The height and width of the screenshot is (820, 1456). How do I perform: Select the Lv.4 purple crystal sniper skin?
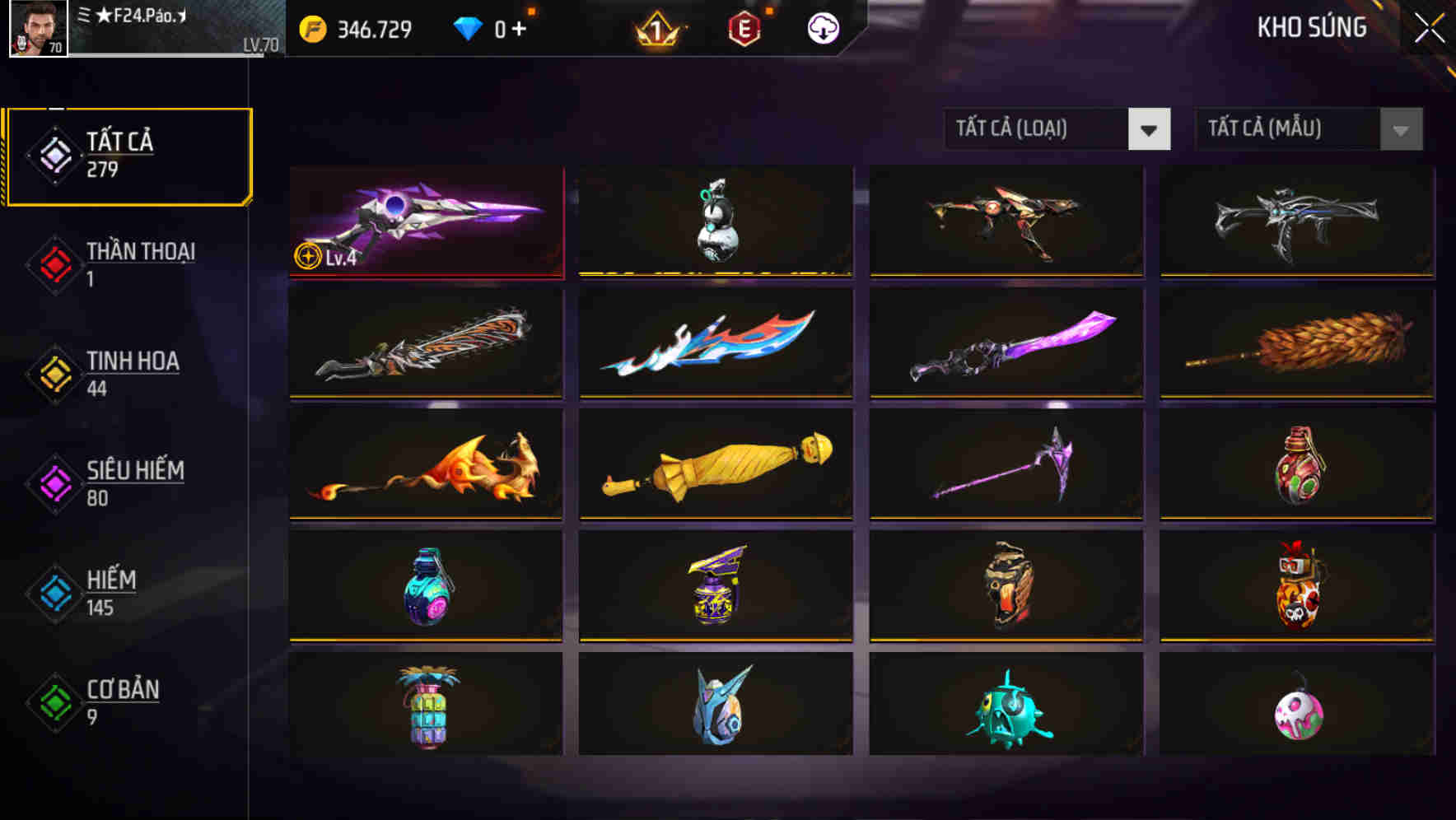point(427,222)
